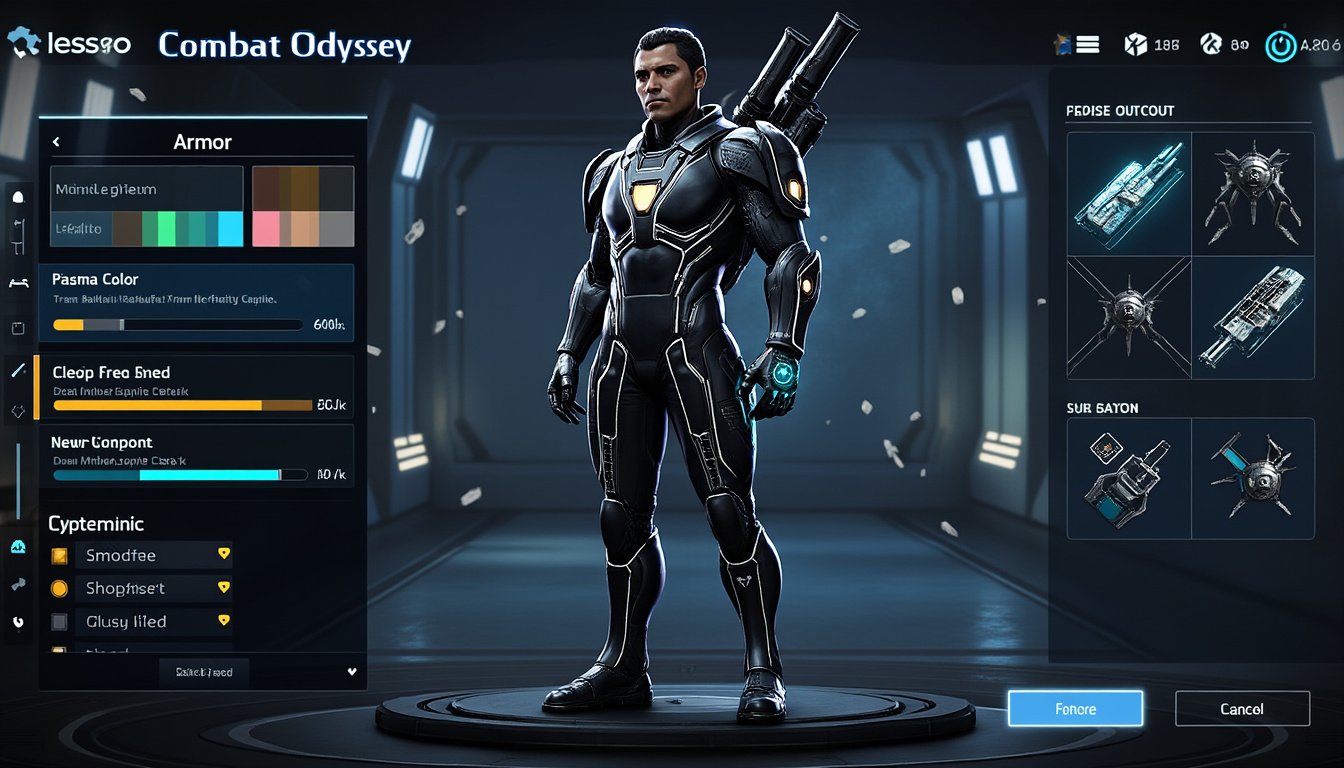Open the Smodfee dropdown
The image size is (1344, 768).
[x=224, y=554]
